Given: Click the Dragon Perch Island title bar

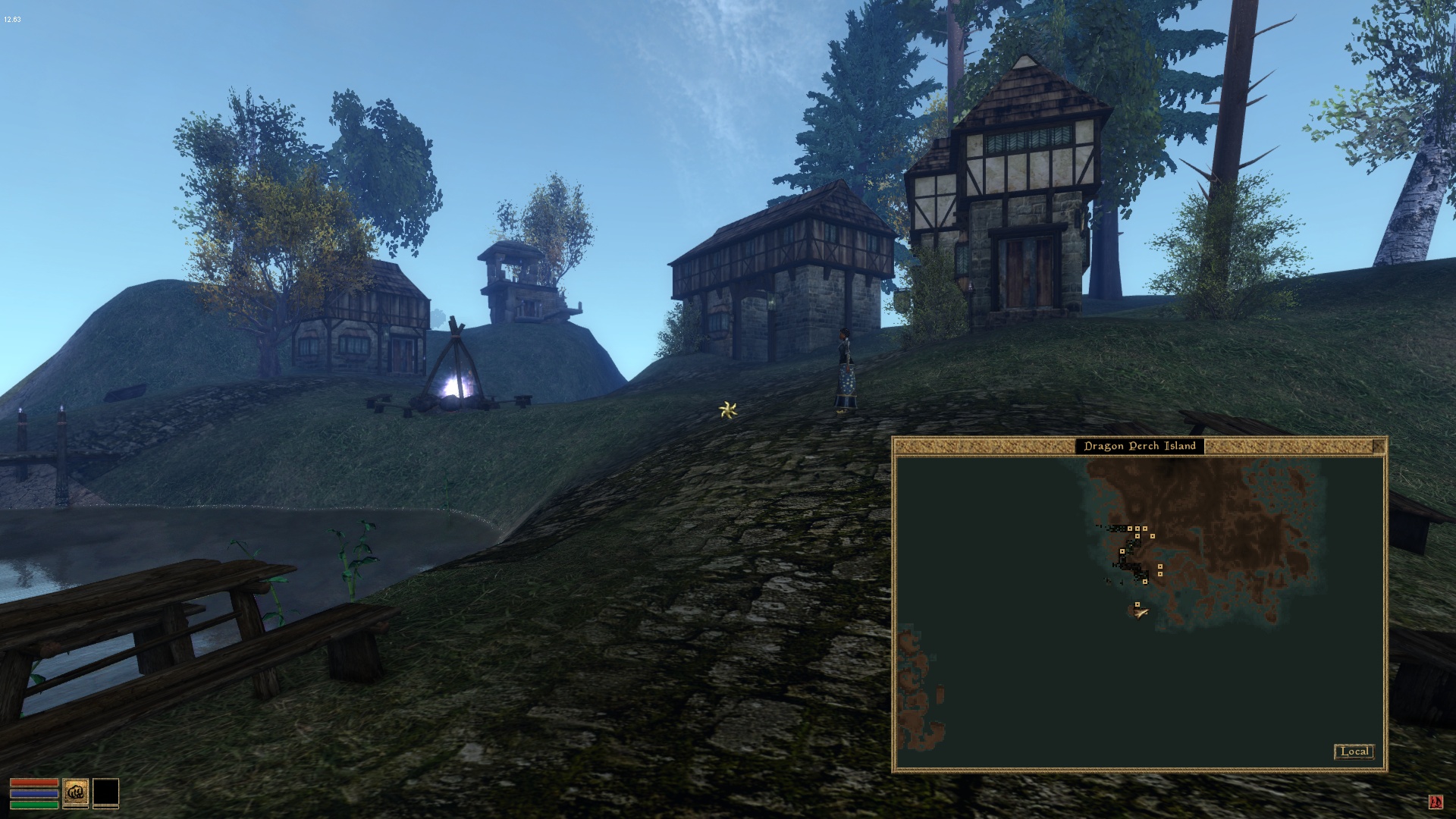Looking at the screenshot, I should tap(1139, 446).
